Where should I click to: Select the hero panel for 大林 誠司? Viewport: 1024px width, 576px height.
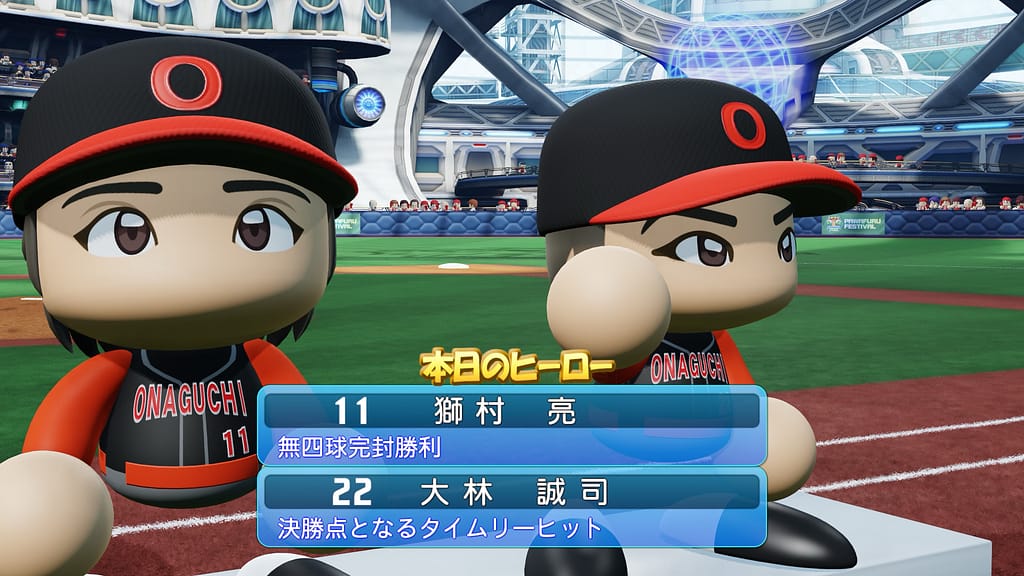coord(511,507)
